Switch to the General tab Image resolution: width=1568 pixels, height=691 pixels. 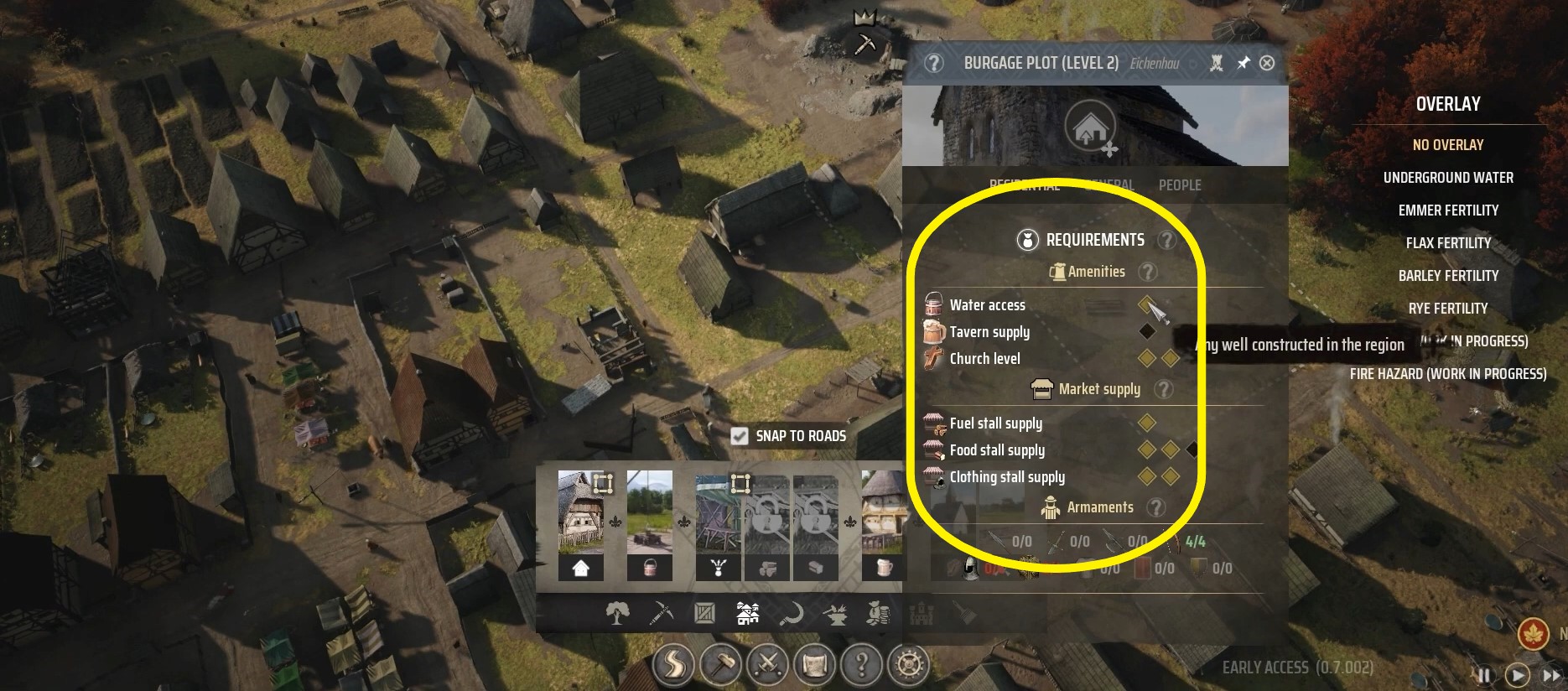pyautogui.click(x=1113, y=185)
